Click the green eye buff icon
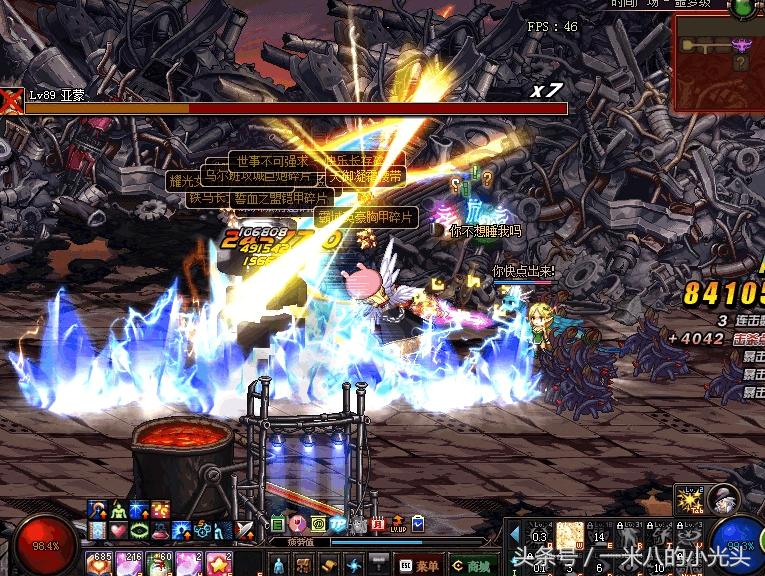Image resolution: width=765 pixels, height=576 pixels. (x=138, y=530)
